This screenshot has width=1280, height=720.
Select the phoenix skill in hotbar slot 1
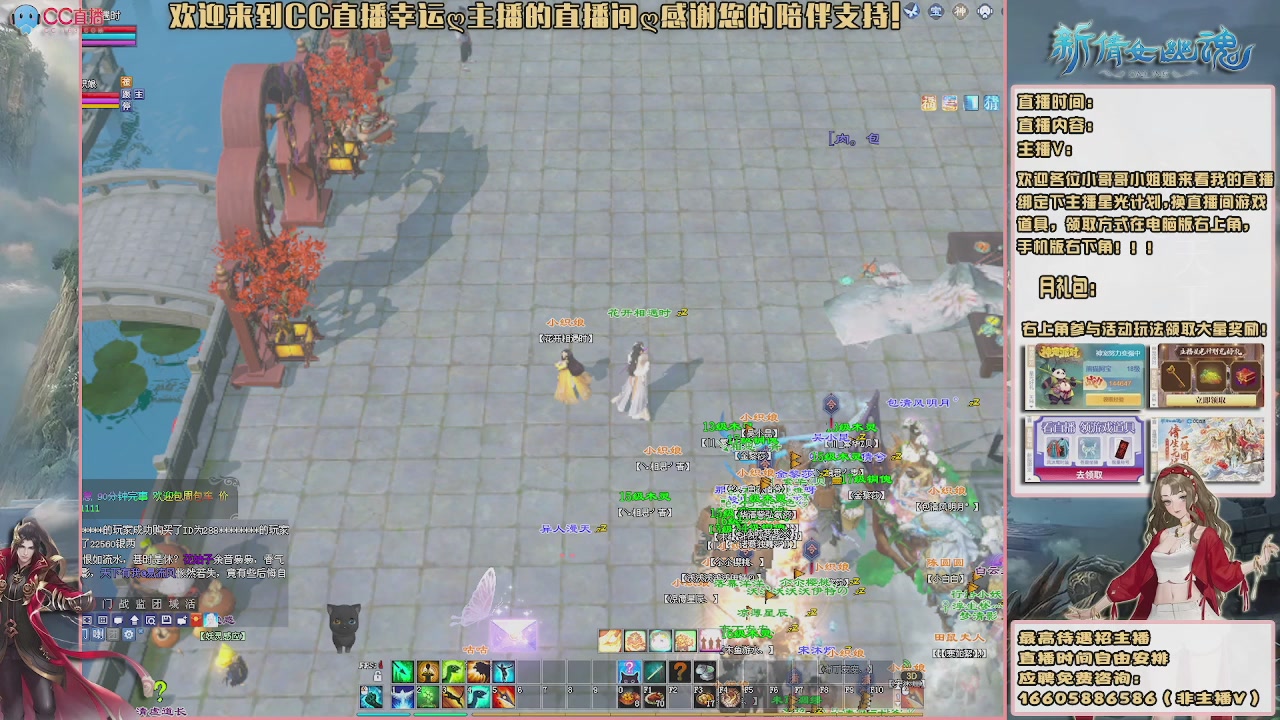tap(403, 697)
